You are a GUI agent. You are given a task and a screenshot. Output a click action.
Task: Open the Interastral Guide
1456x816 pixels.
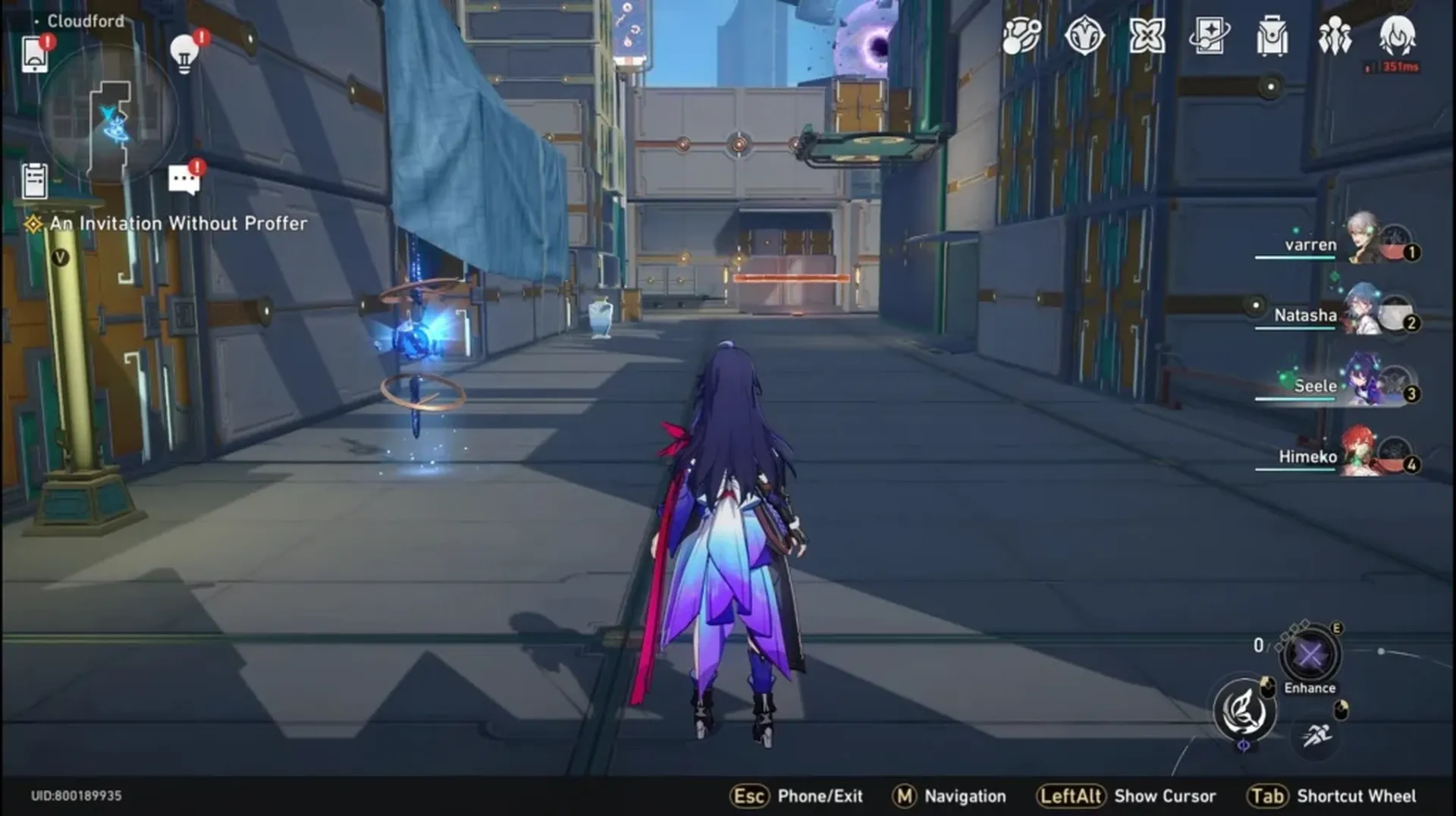(1022, 36)
